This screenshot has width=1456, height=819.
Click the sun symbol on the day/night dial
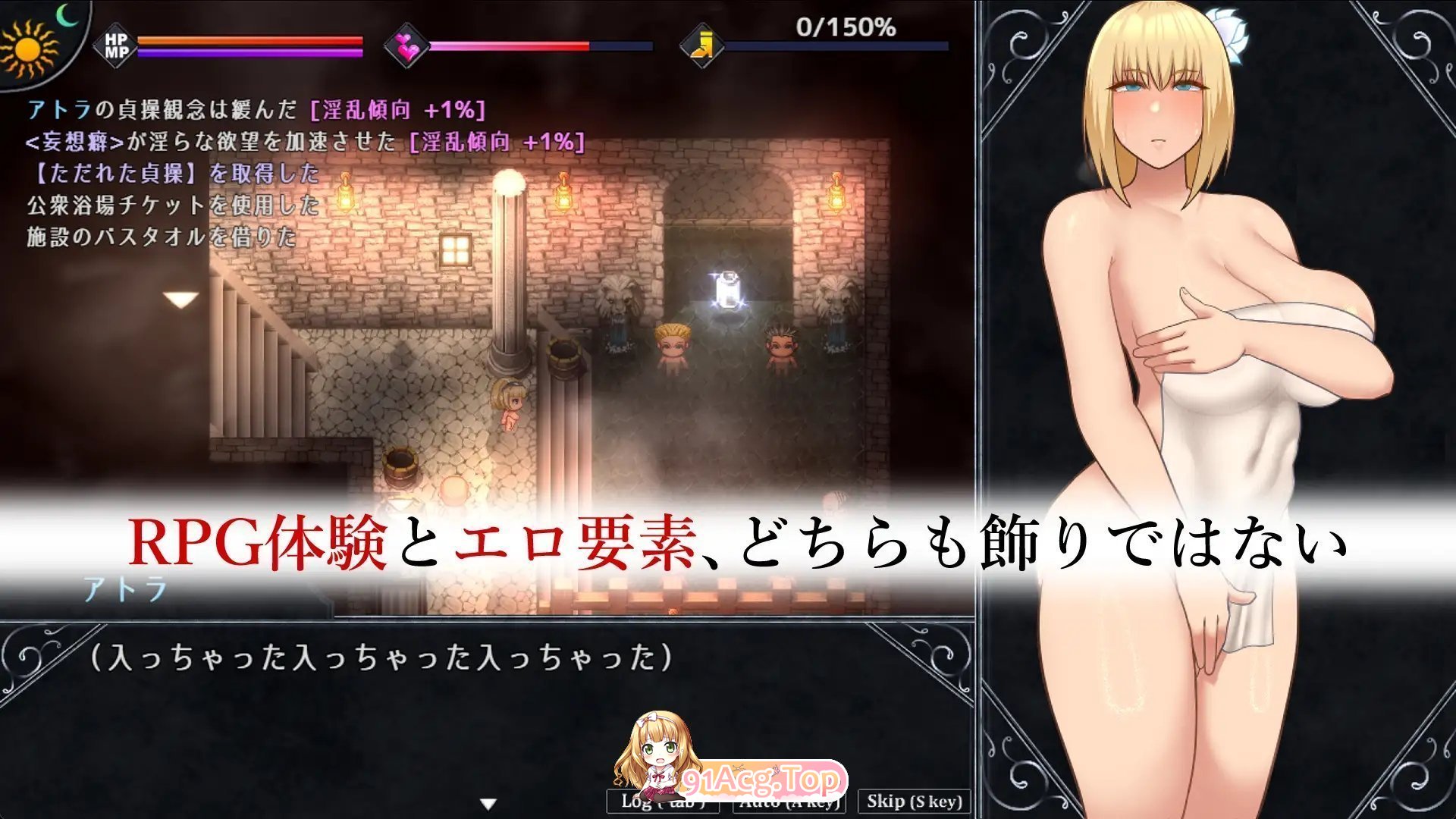27,49
